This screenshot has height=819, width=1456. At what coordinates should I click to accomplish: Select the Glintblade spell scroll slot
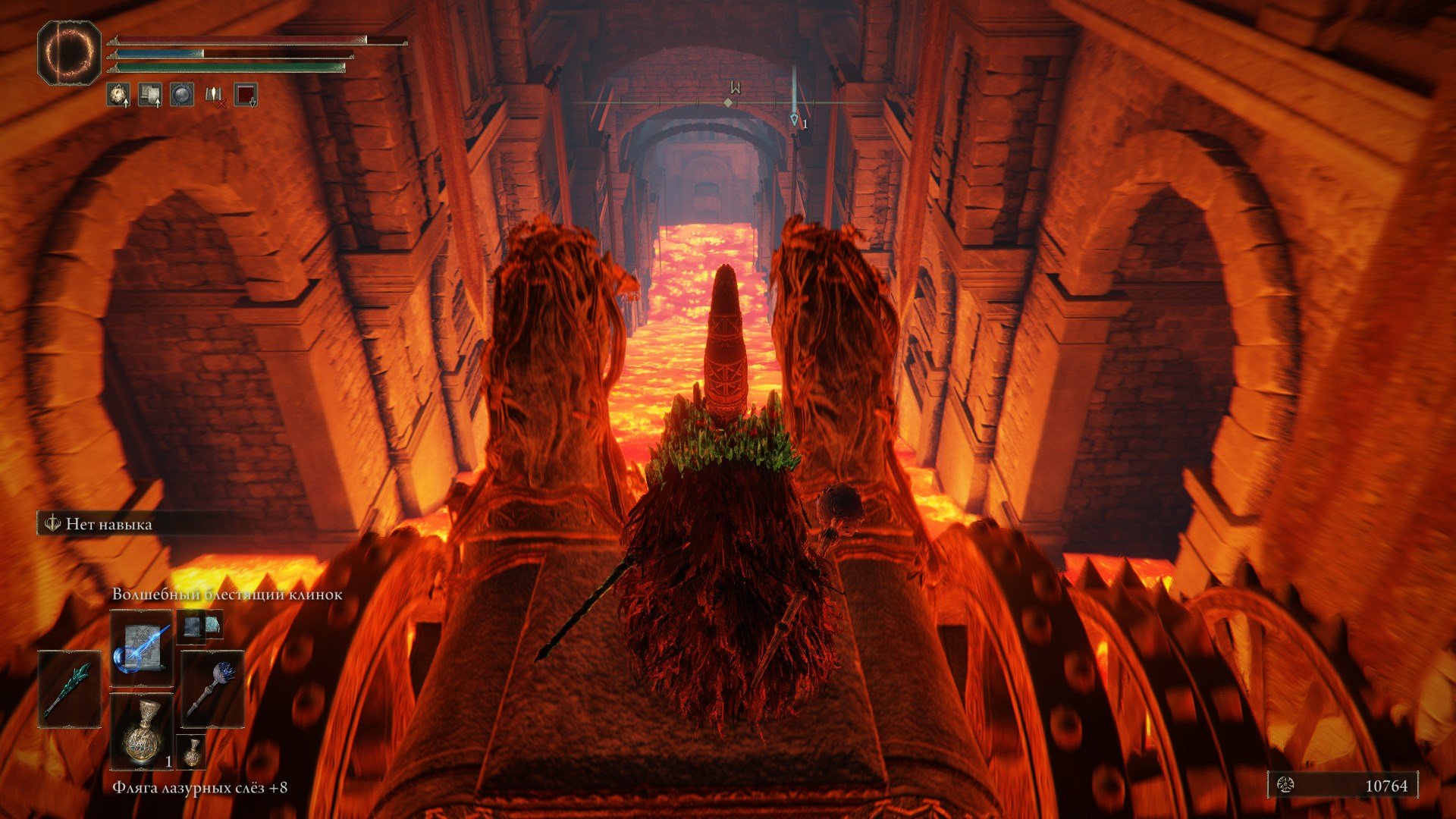142,649
